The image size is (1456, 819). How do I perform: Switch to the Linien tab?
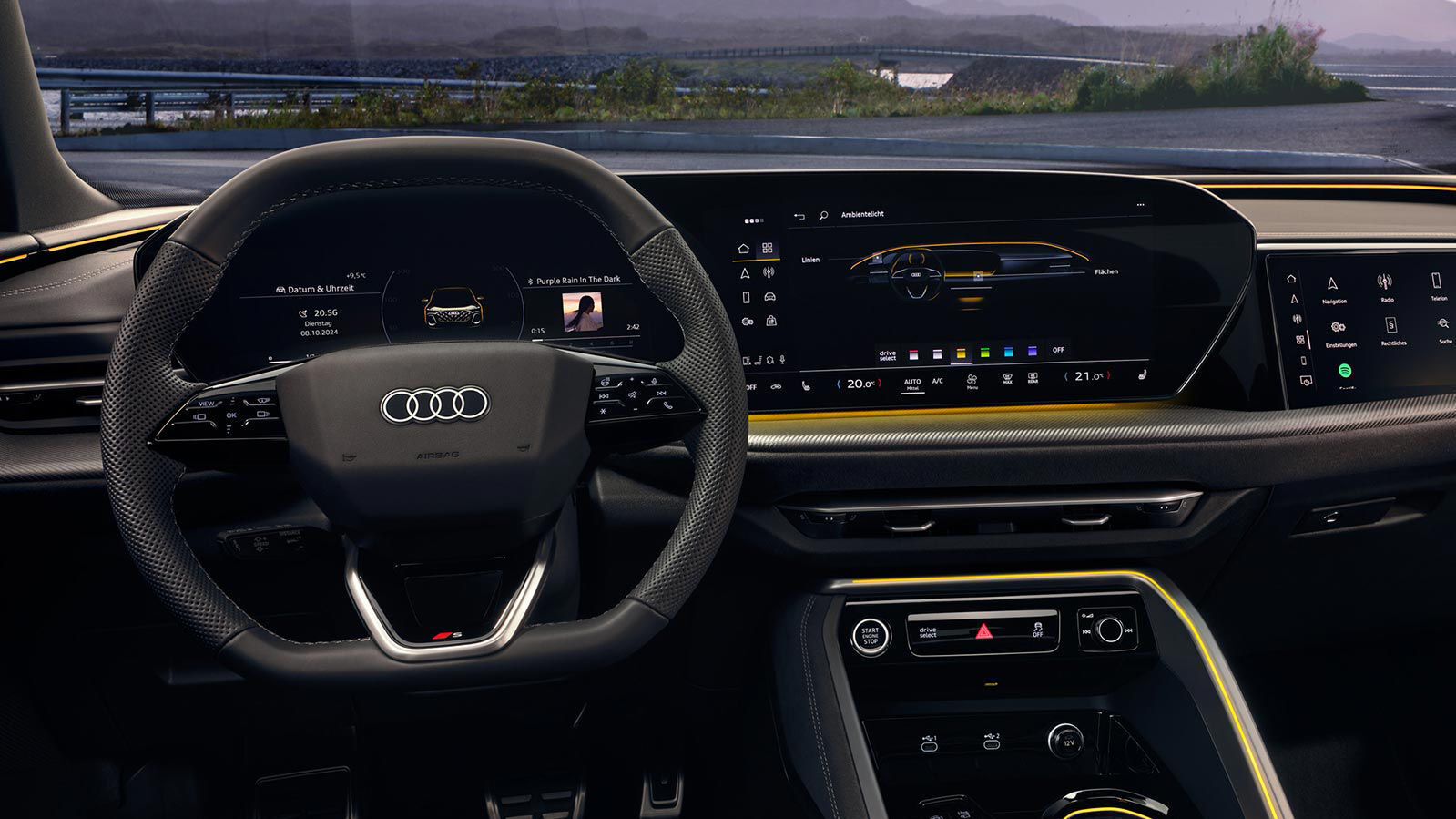(811, 260)
